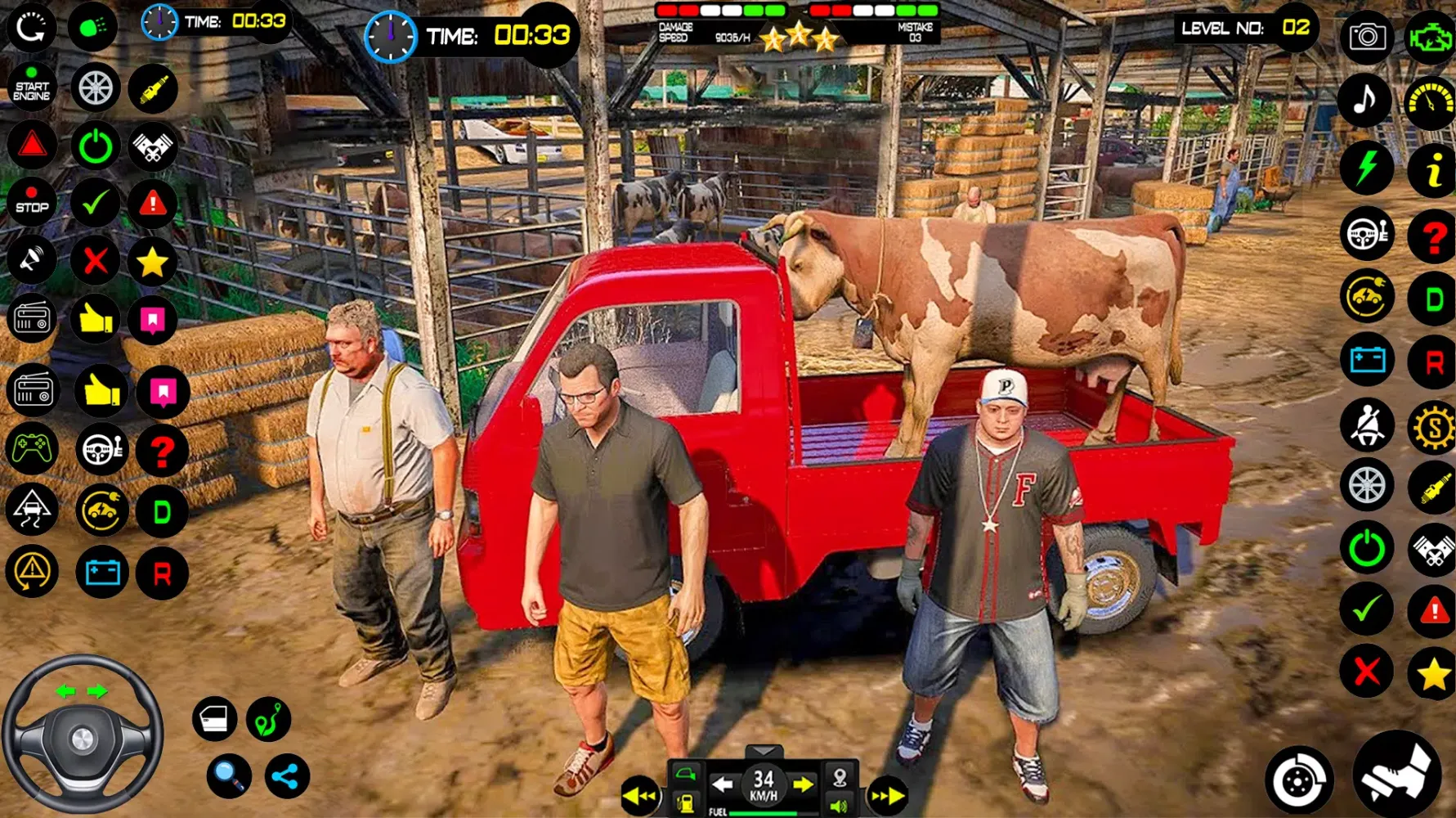1456x818 pixels.
Task: Hit the red STOP button
Action: (x=32, y=203)
